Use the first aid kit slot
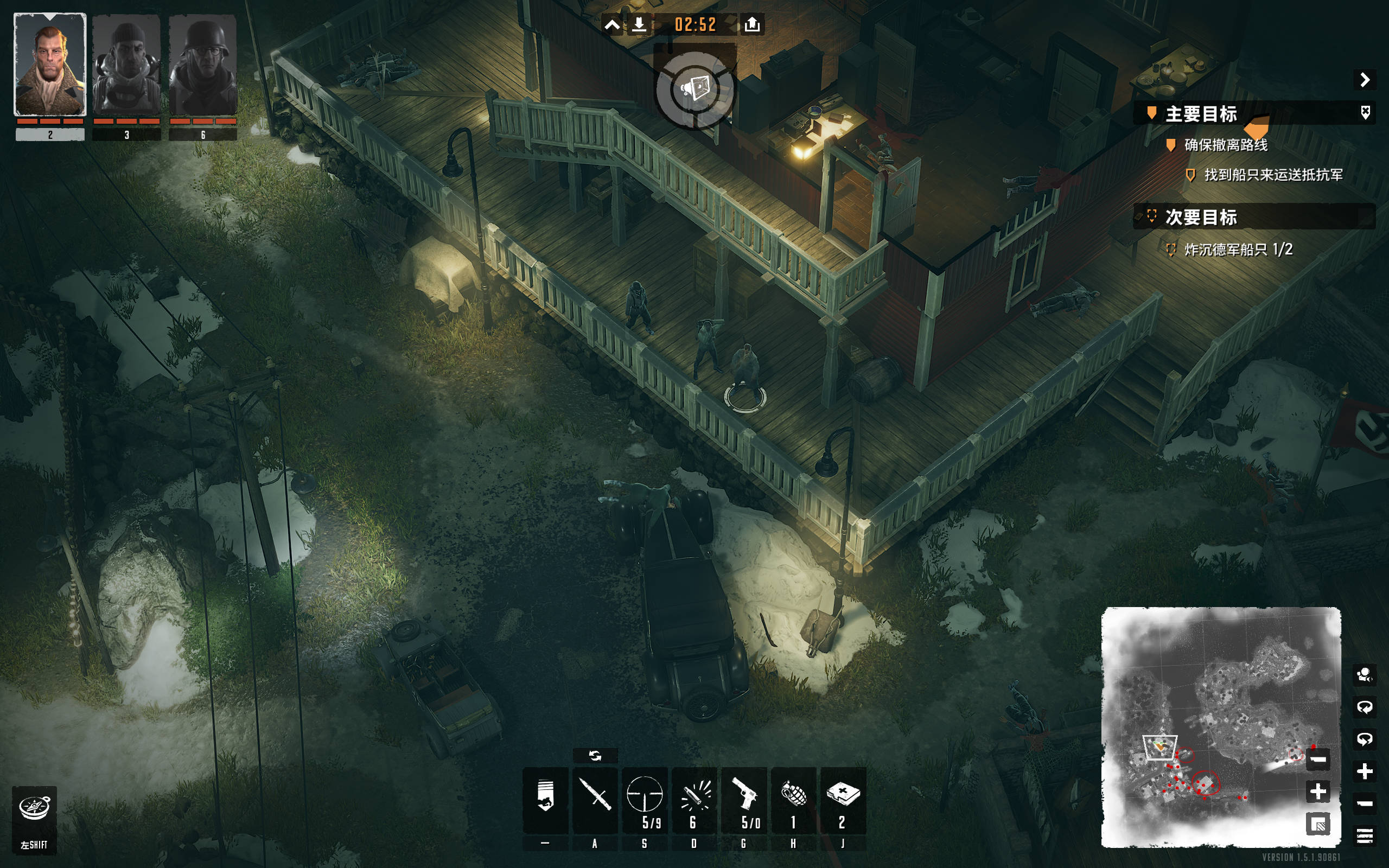This screenshot has height=868, width=1389. (843, 799)
